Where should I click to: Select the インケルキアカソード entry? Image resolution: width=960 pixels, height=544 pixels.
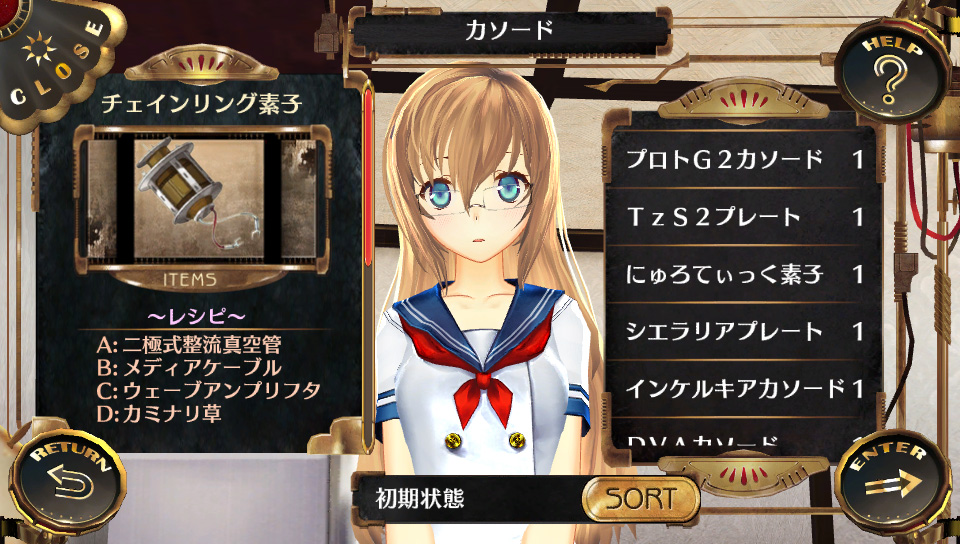[x=745, y=388]
